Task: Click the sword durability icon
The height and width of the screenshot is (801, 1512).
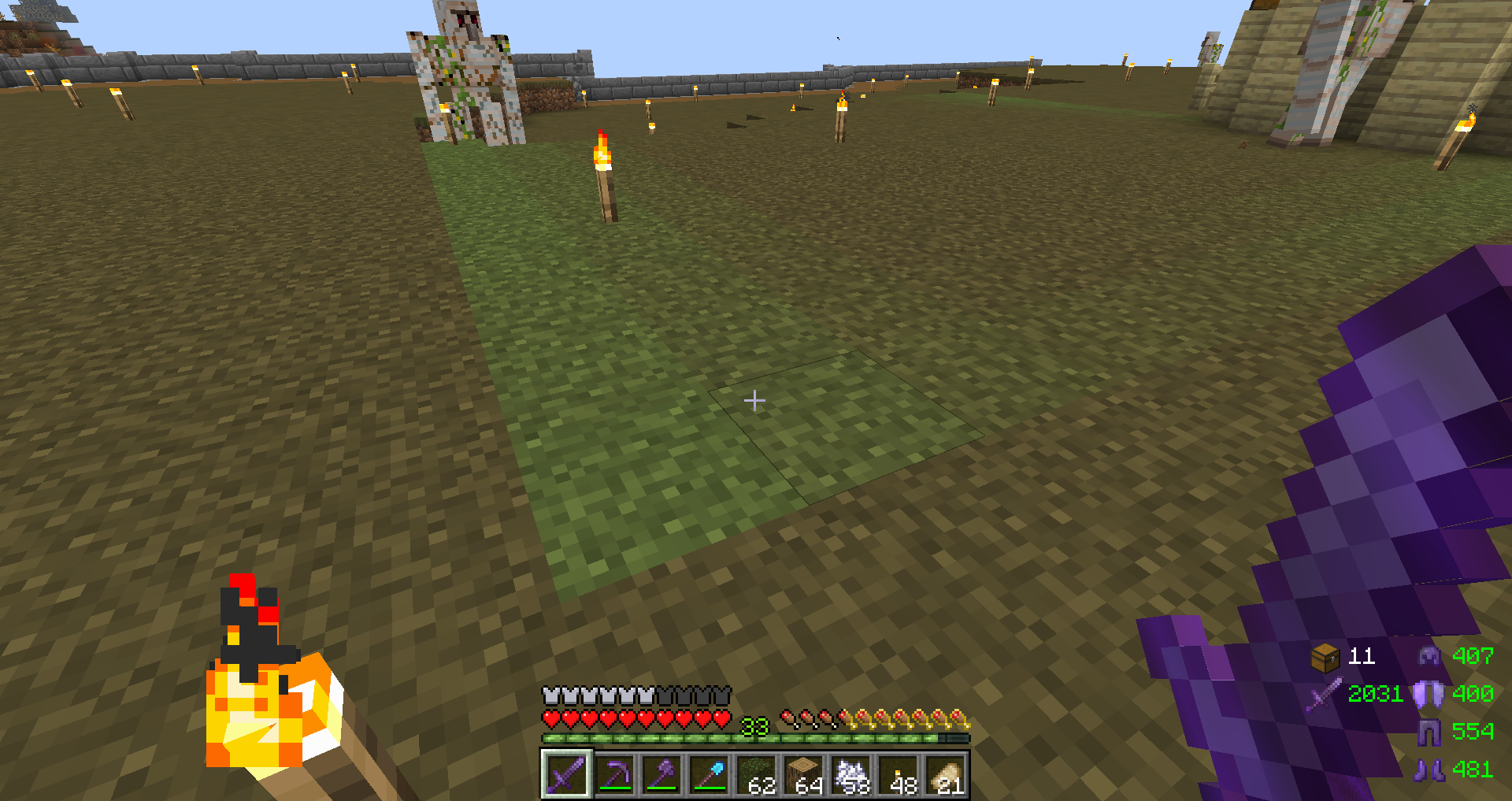Action: pos(1325,694)
